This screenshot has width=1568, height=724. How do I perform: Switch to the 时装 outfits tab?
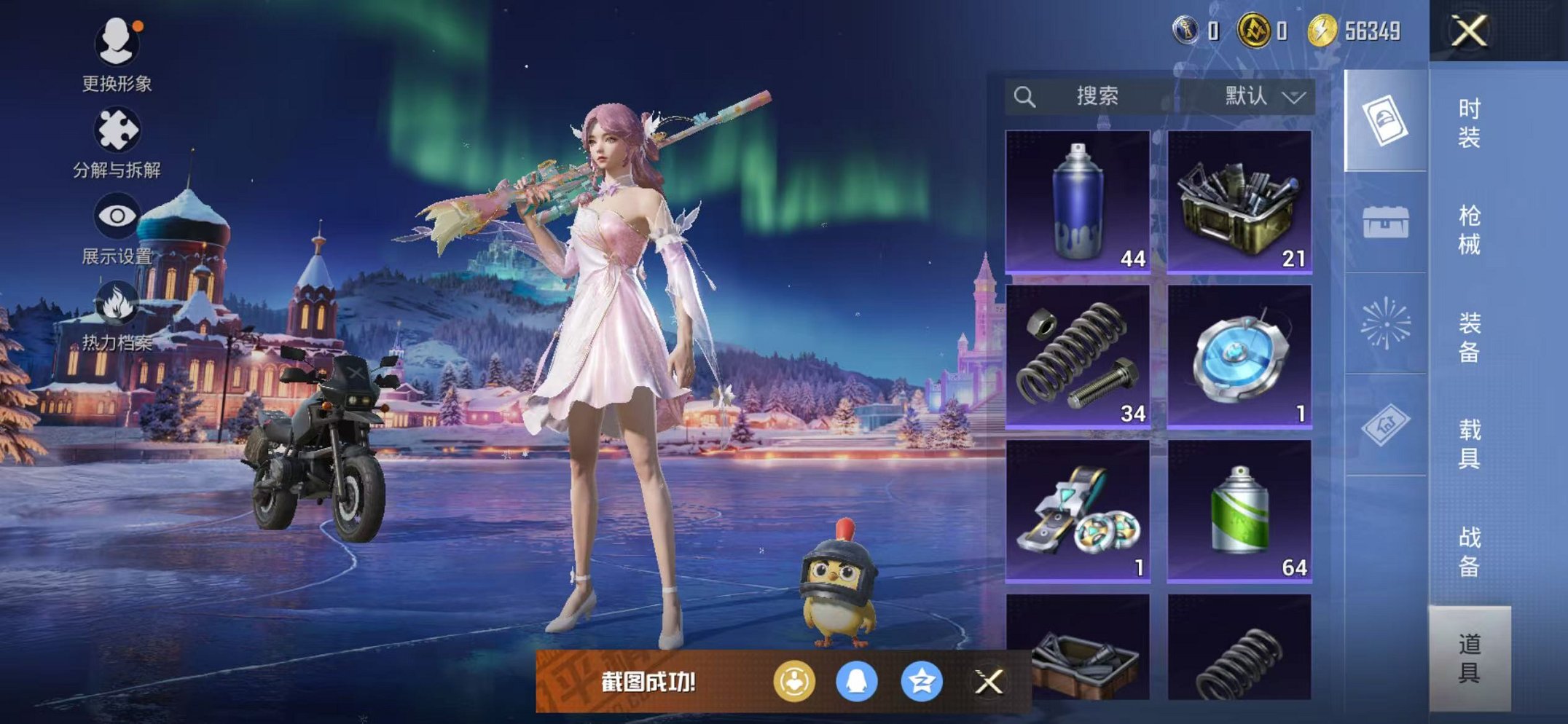1469,122
